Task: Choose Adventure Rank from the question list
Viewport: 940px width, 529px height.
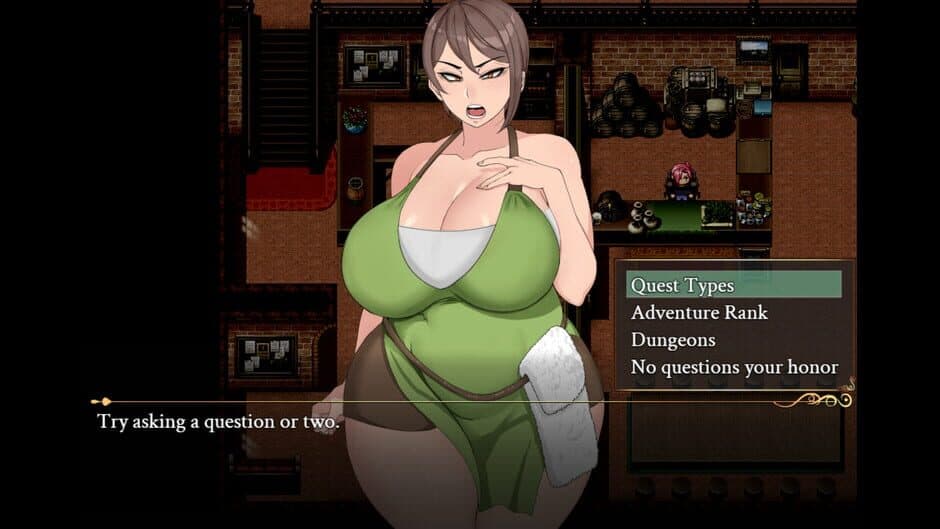Action: (x=699, y=312)
